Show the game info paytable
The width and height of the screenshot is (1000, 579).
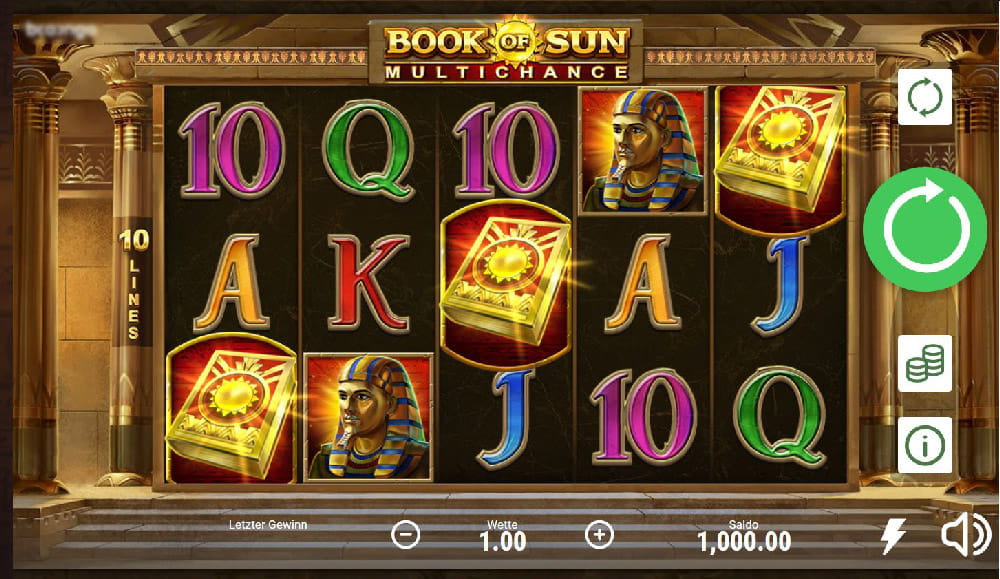(x=924, y=444)
